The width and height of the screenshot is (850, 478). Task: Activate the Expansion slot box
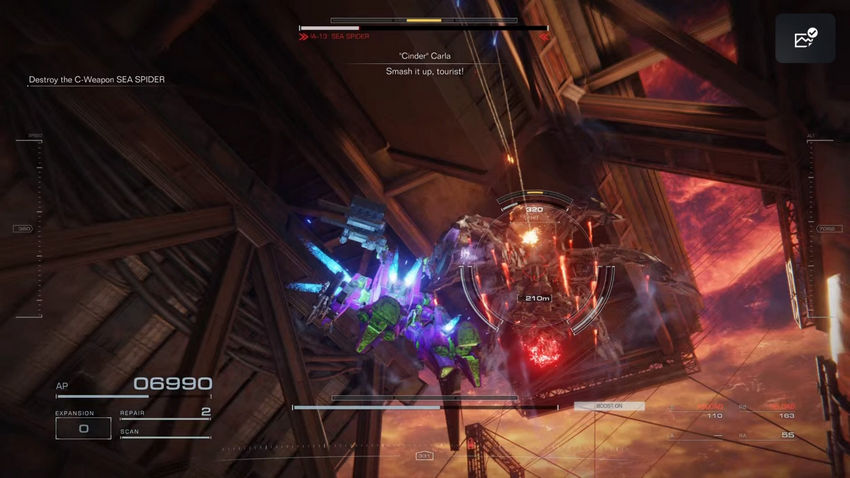coord(83,428)
